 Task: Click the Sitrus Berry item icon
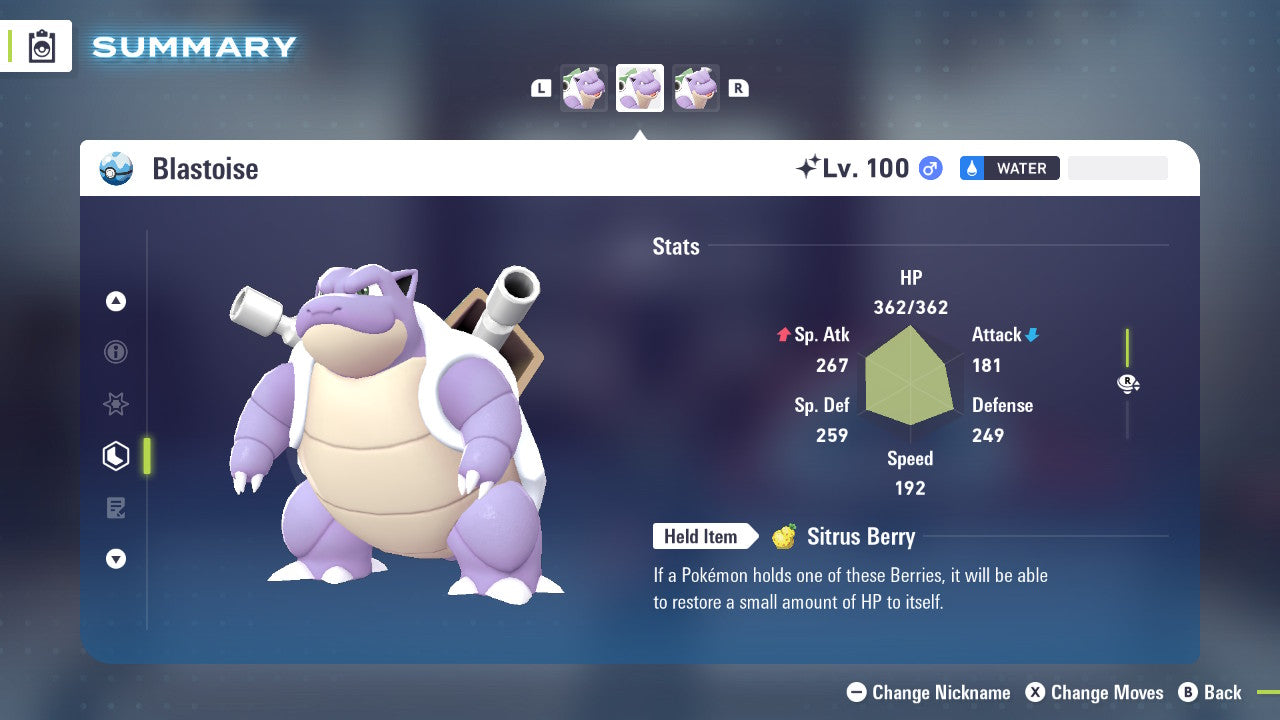[784, 537]
